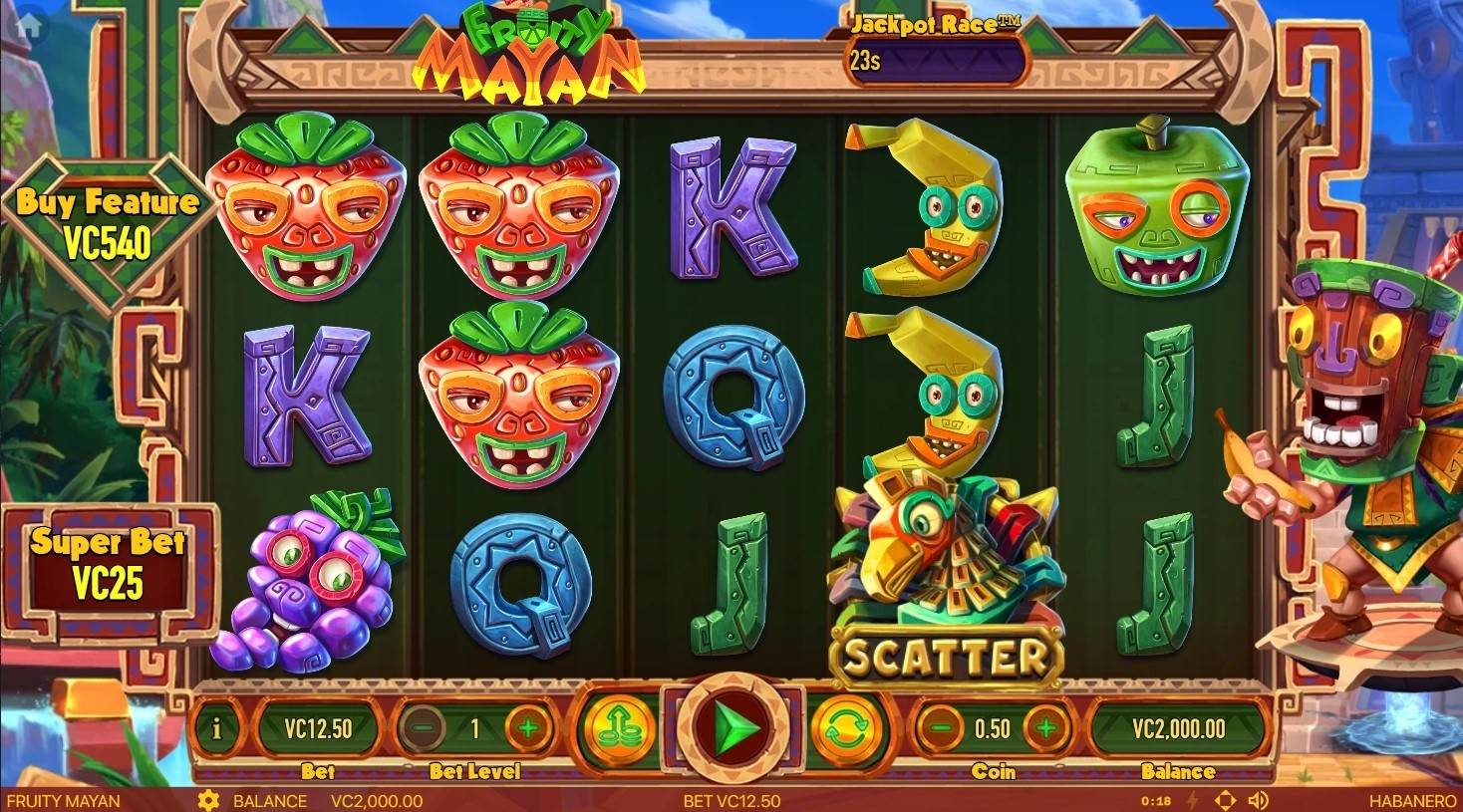Increase the Bet Level
1463x812 pixels.
[528, 728]
